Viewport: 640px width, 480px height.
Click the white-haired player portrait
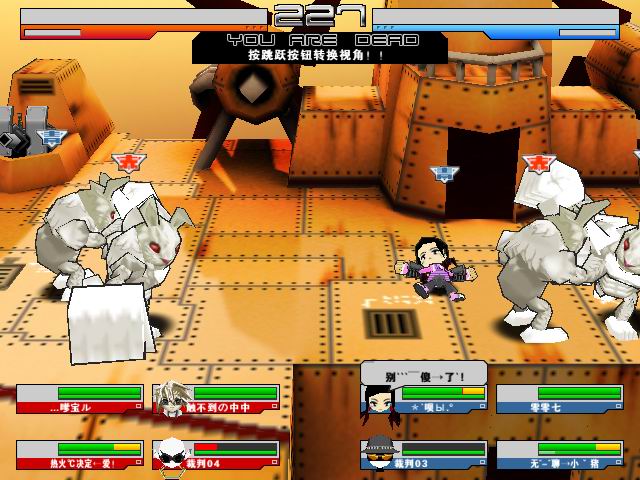[170, 399]
